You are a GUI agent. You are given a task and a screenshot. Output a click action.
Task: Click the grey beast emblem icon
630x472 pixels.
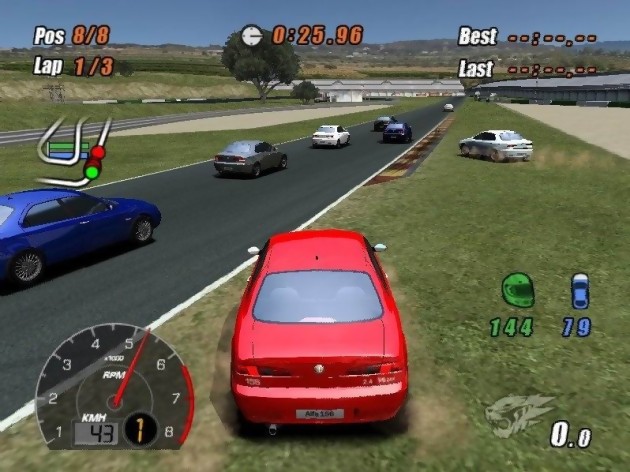click(x=519, y=413)
